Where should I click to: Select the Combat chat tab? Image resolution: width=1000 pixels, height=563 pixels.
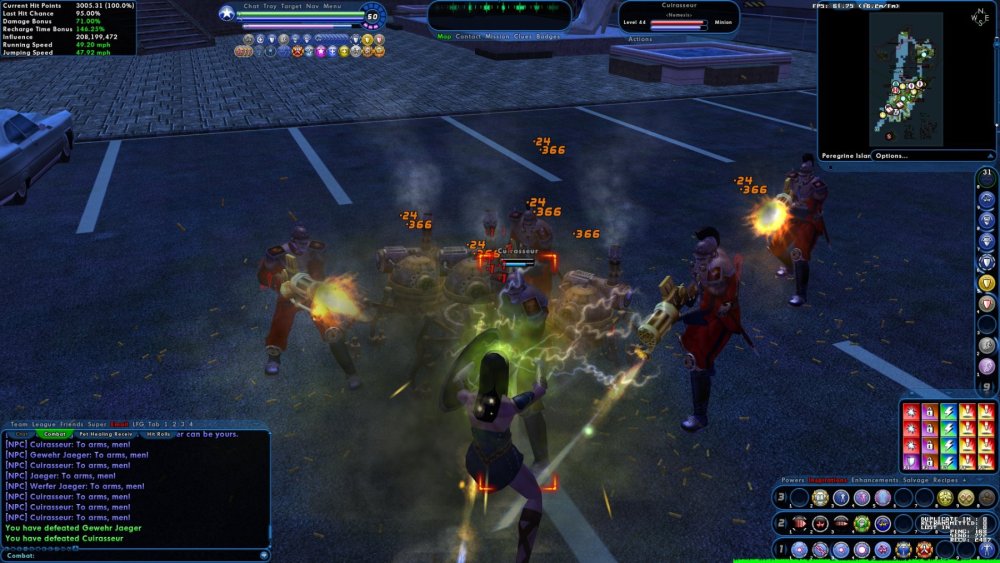pos(55,434)
